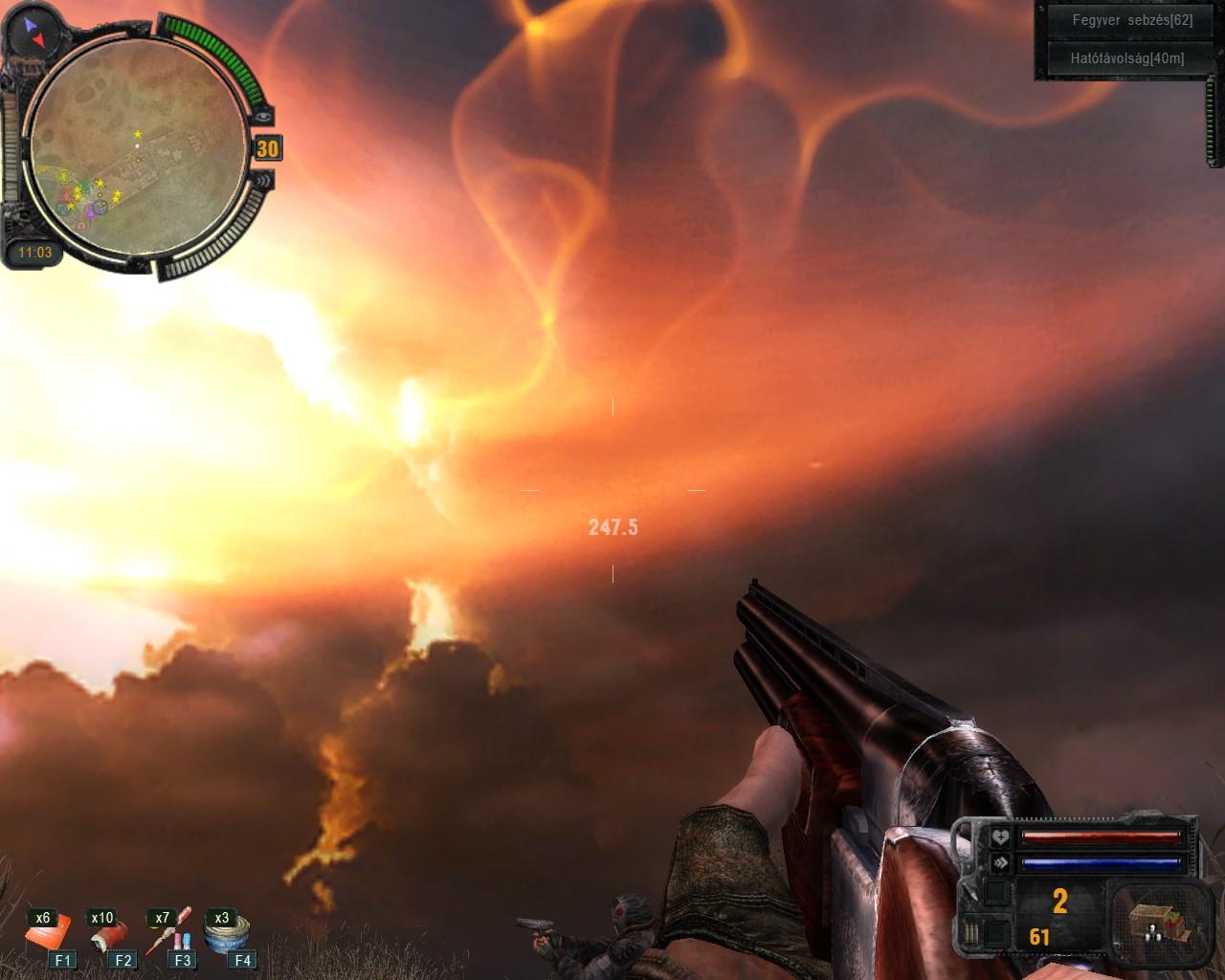Click the circular minimap

click(x=136, y=149)
